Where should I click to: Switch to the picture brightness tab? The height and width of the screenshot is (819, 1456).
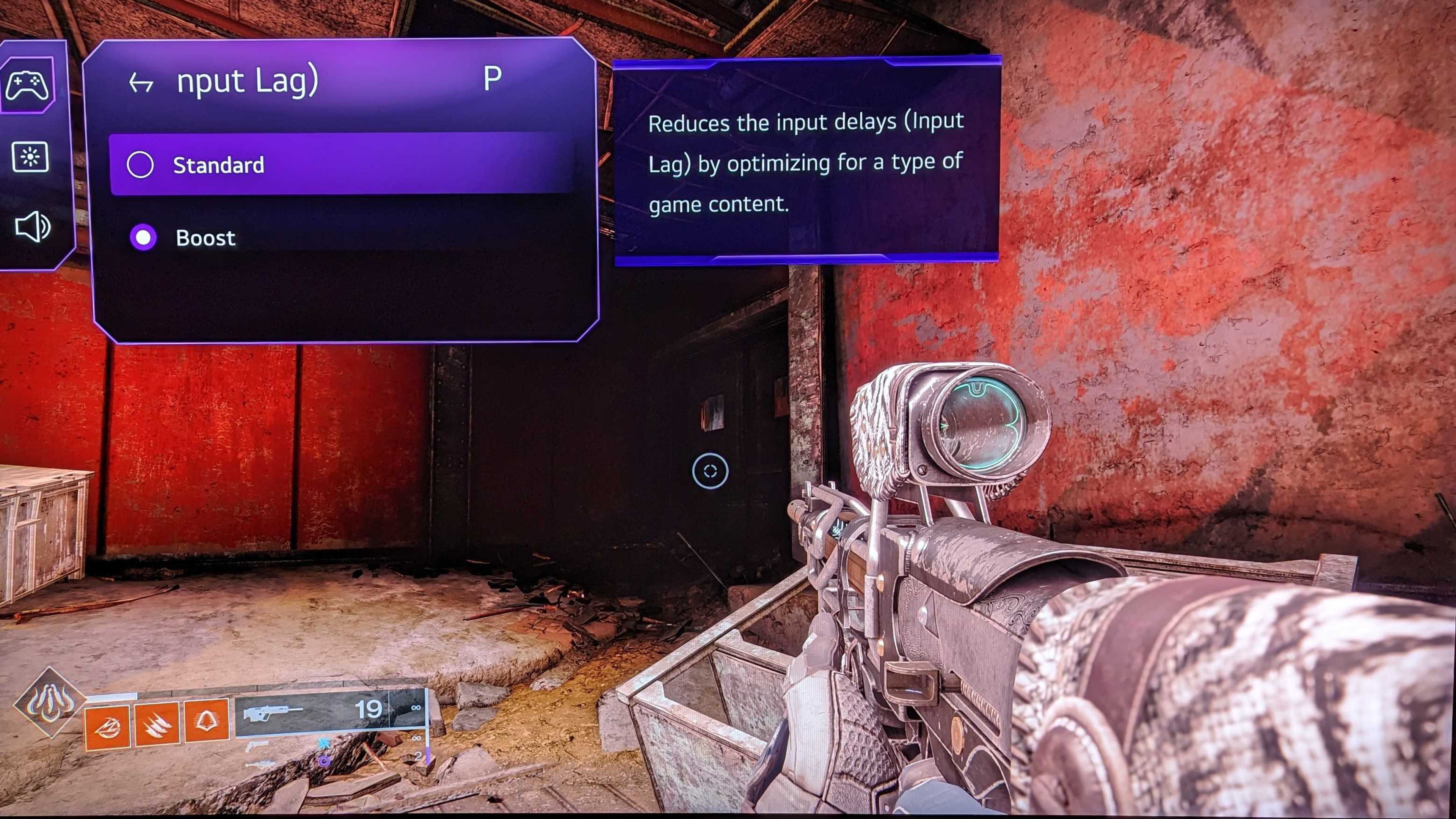point(30,157)
